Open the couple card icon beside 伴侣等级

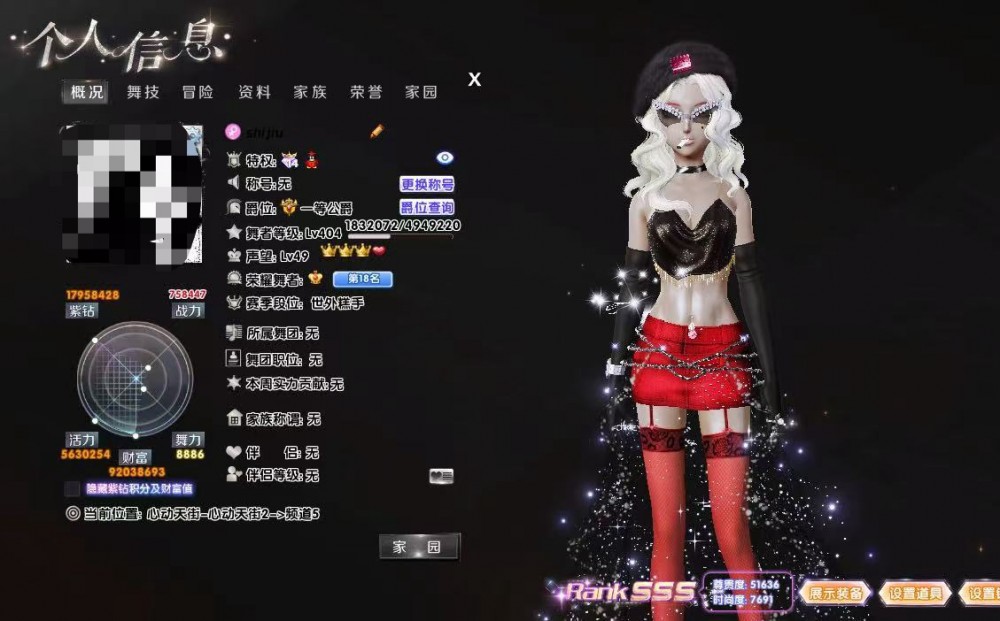[x=441, y=476]
